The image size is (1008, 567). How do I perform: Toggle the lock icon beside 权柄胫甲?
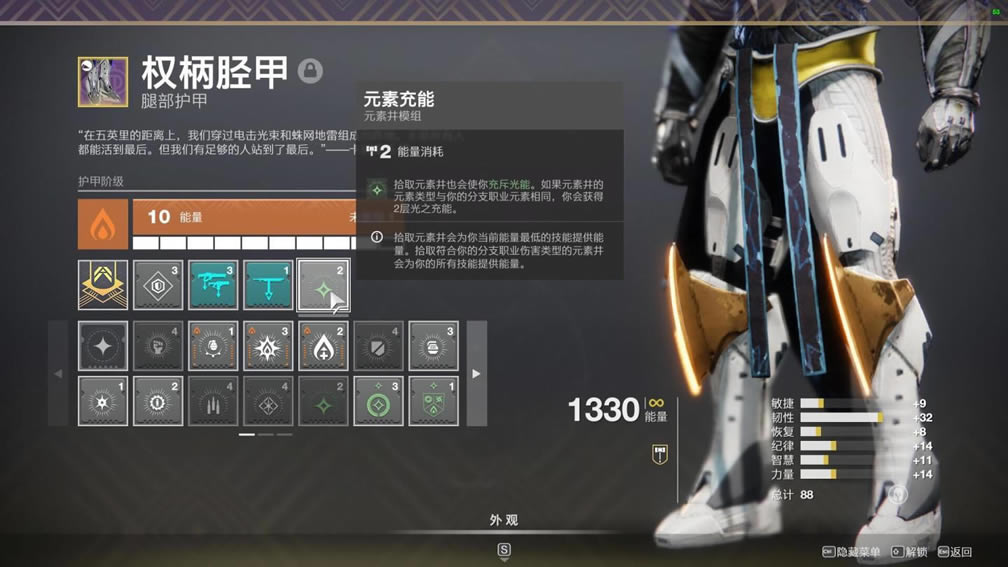tap(310, 71)
